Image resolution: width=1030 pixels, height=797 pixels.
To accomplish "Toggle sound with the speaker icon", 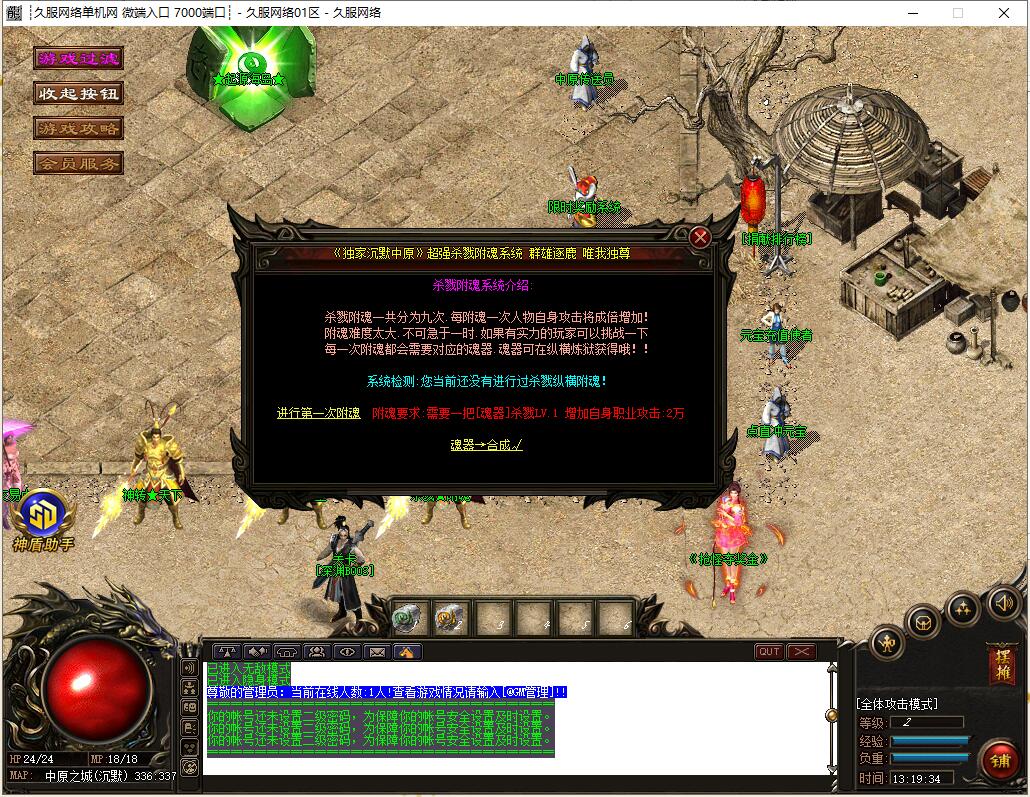I will click(1003, 602).
